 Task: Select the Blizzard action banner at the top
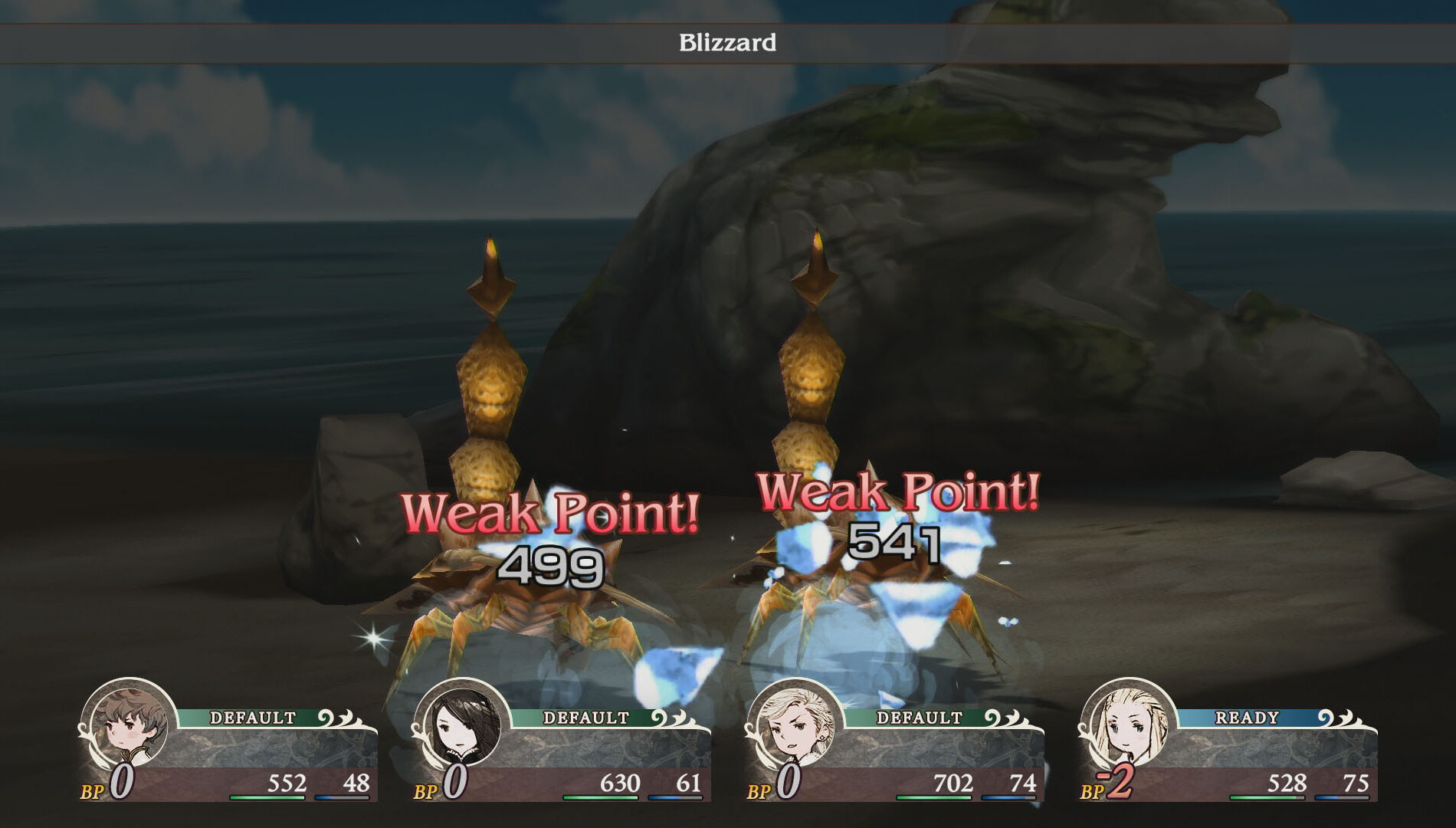coord(728,44)
